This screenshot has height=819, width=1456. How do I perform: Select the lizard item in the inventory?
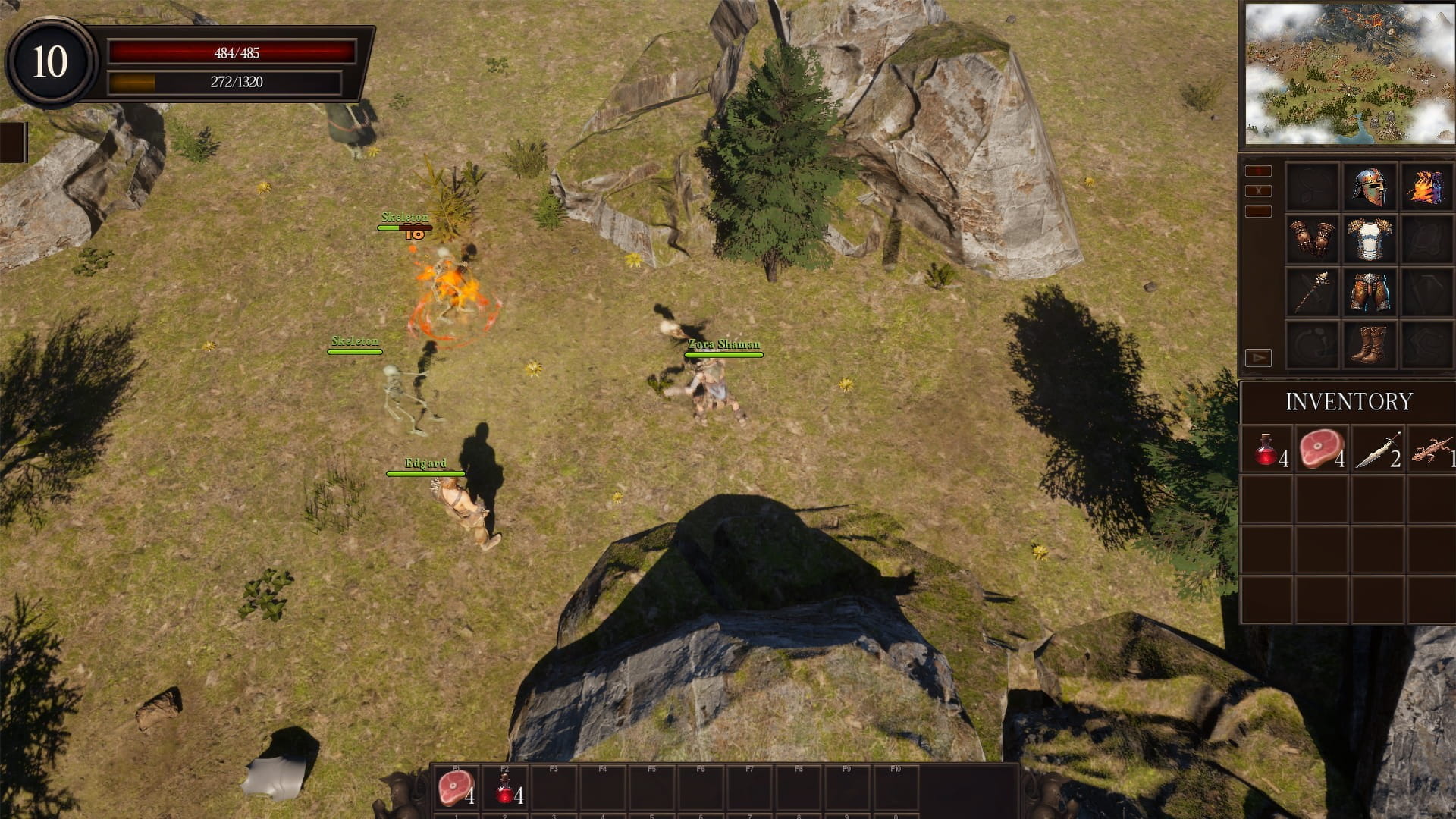coord(1432,450)
